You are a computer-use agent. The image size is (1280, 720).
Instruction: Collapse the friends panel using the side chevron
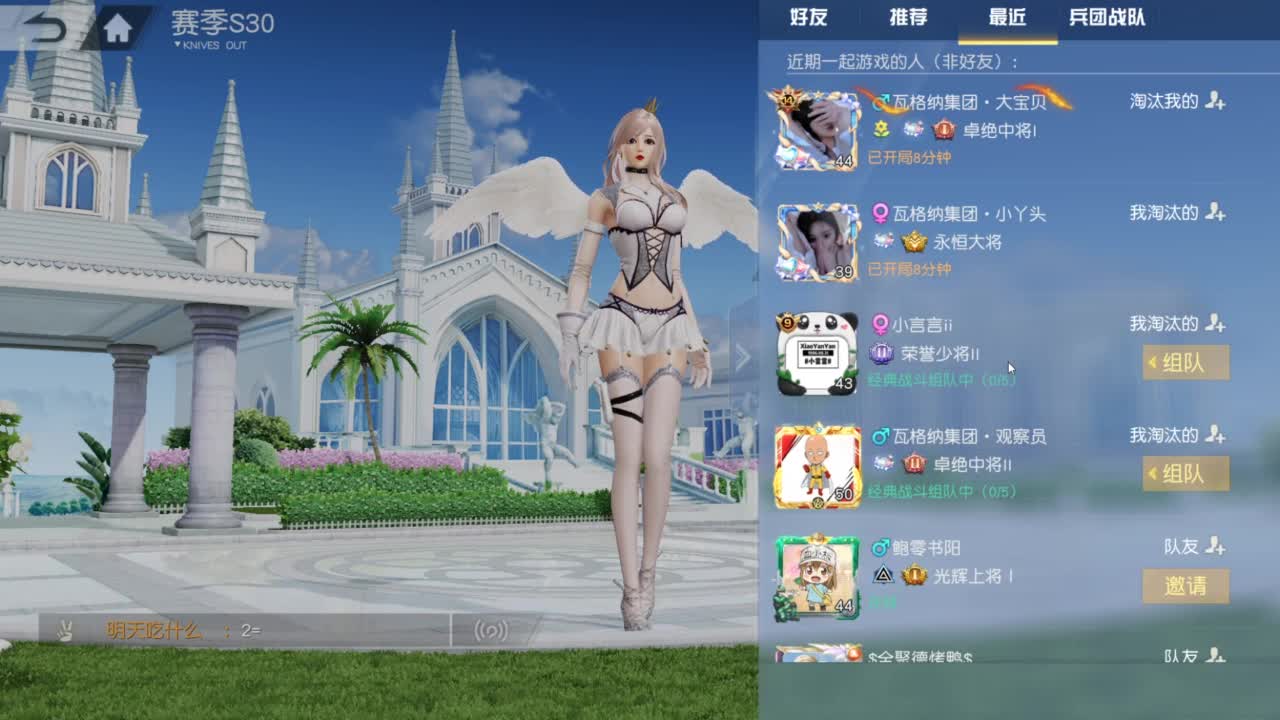tap(744, 355)
